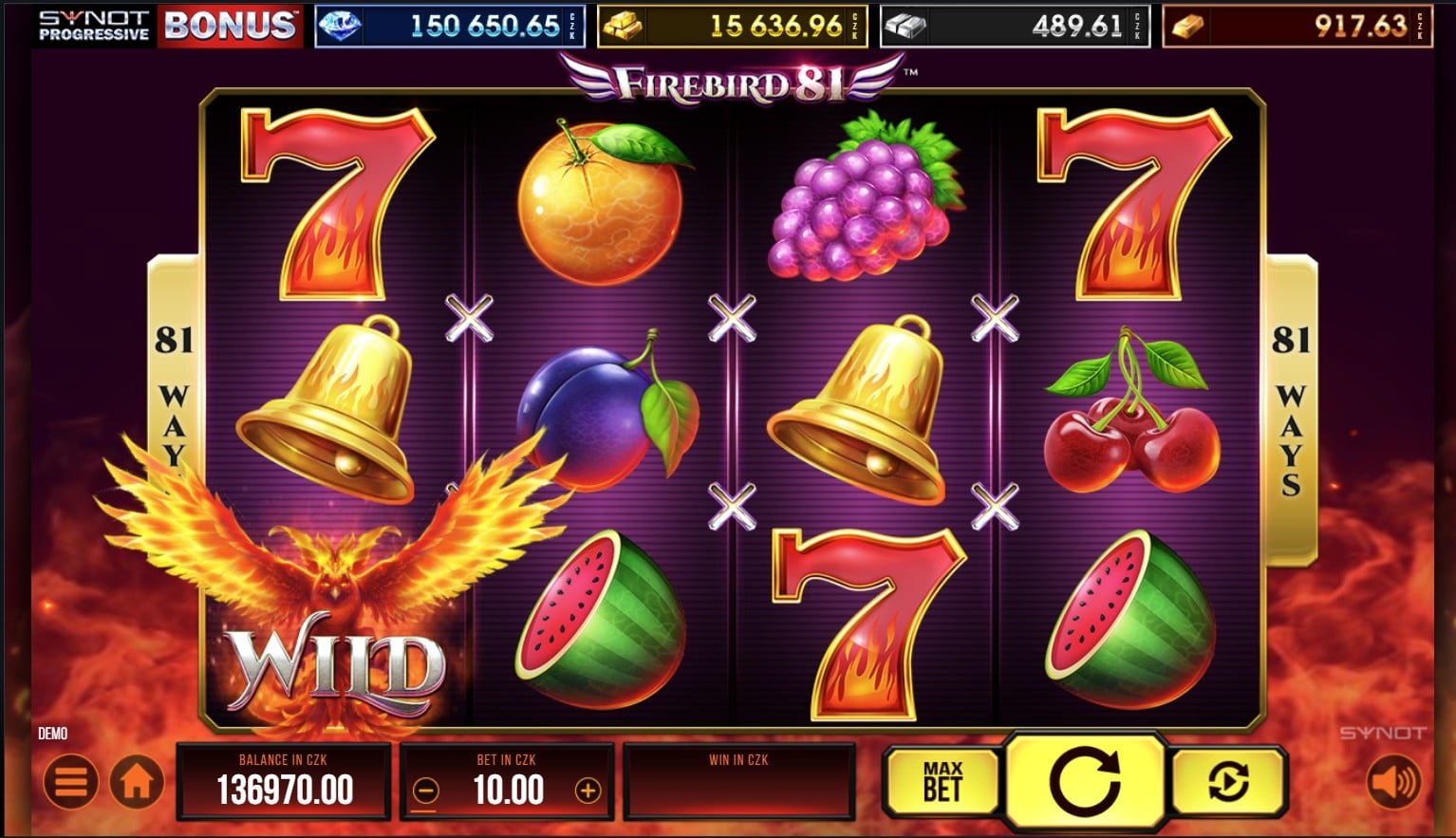
Task: Decrease the bet with the minus button
Action: point(427,790)
